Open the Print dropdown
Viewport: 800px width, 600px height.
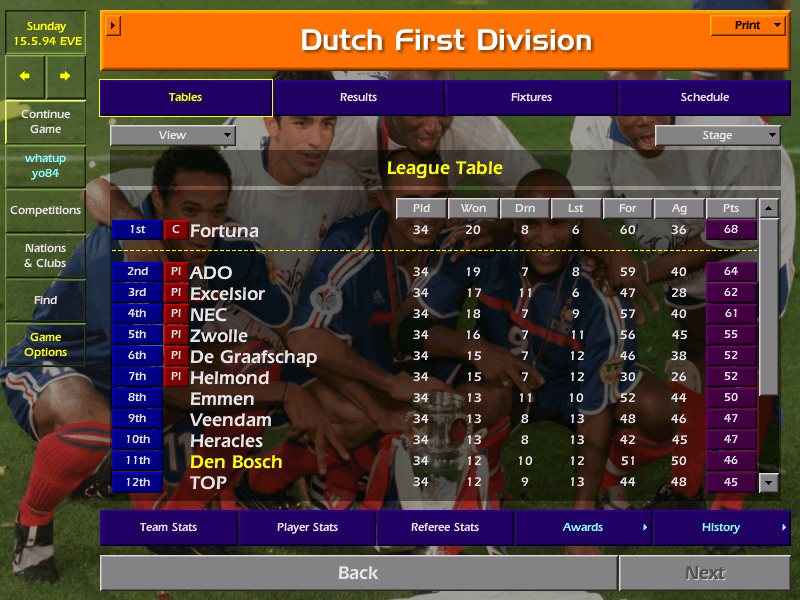(x=747, y=25)
